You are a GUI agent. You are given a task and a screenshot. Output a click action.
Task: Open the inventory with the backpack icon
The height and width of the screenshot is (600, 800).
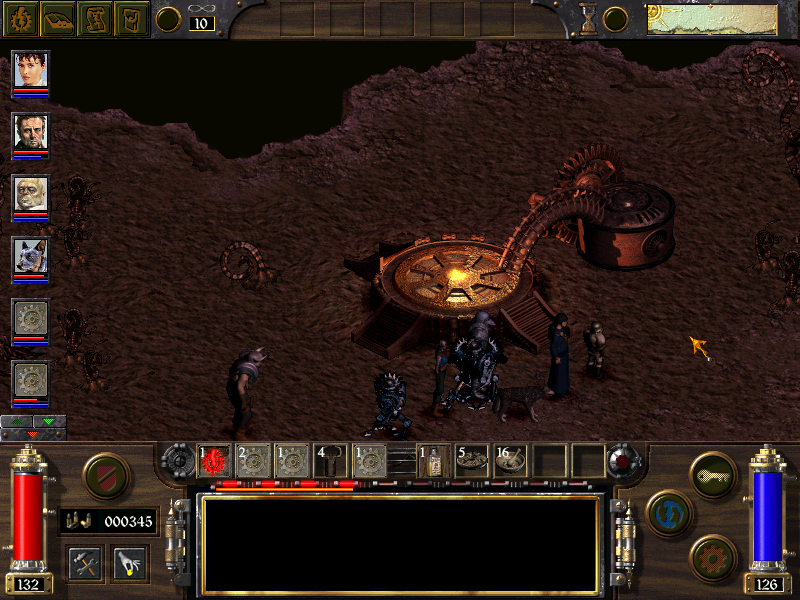(x=131, y=18)
